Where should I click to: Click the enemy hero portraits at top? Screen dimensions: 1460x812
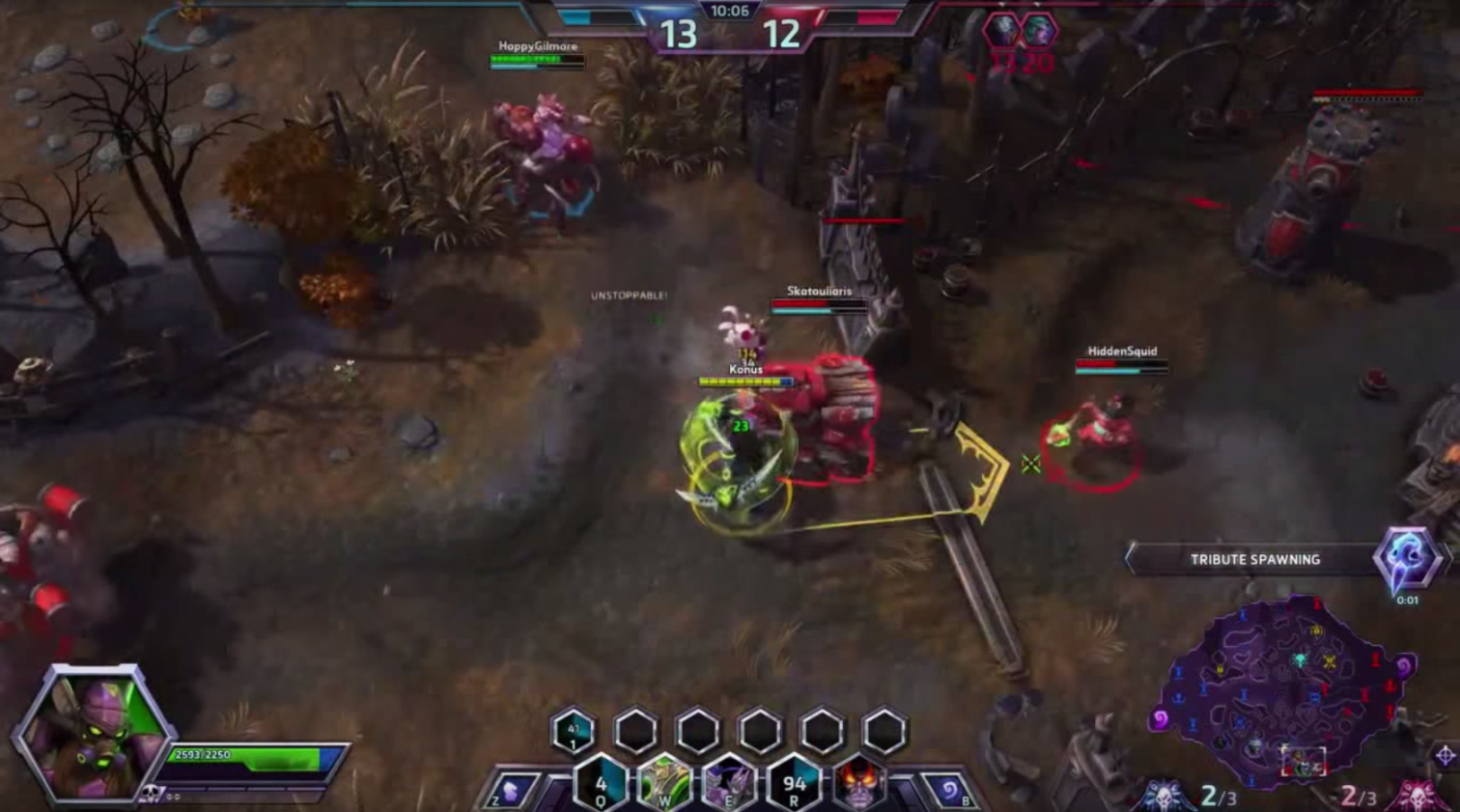coord(1020,32)
